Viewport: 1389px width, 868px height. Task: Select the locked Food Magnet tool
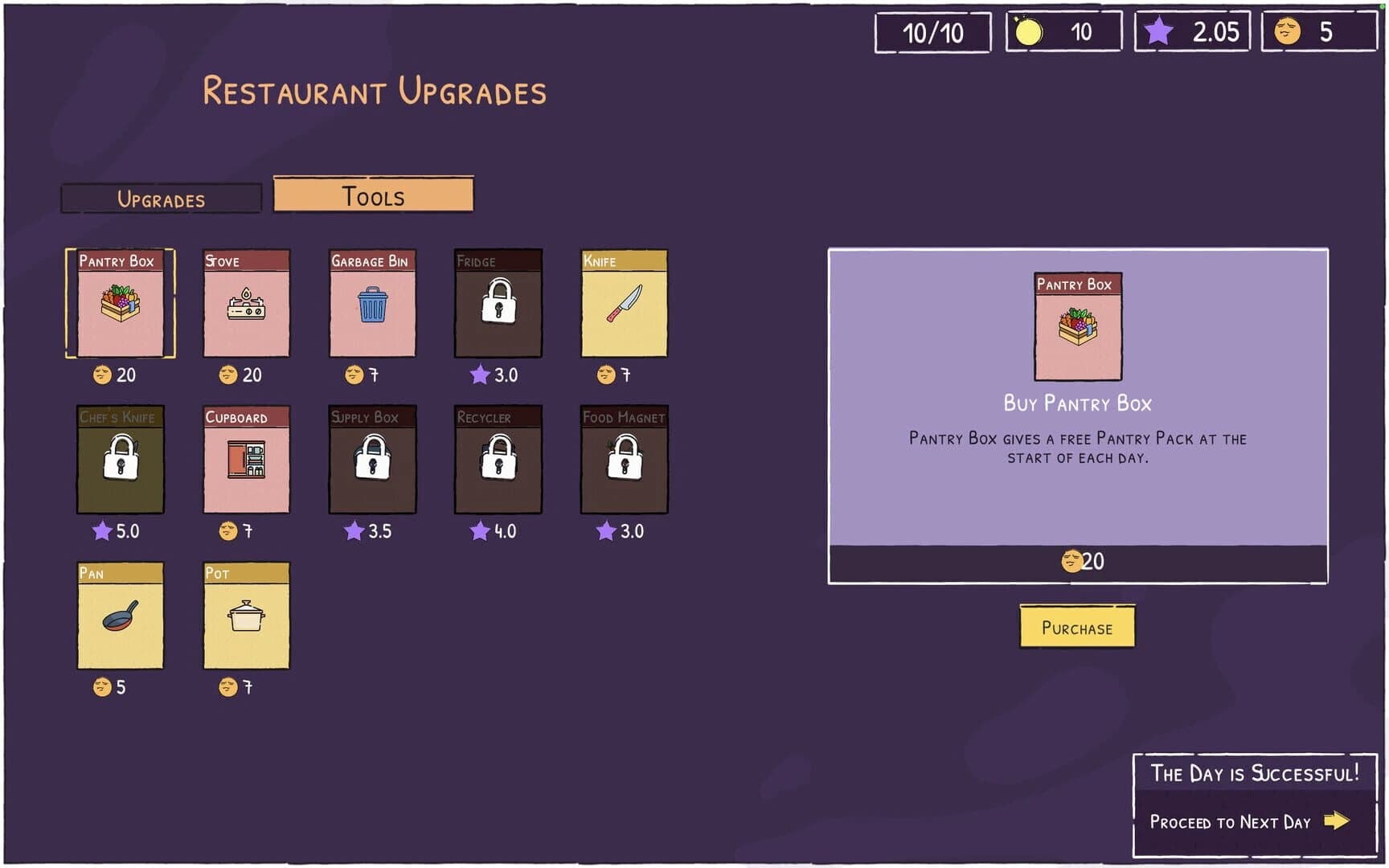point(624,462)
